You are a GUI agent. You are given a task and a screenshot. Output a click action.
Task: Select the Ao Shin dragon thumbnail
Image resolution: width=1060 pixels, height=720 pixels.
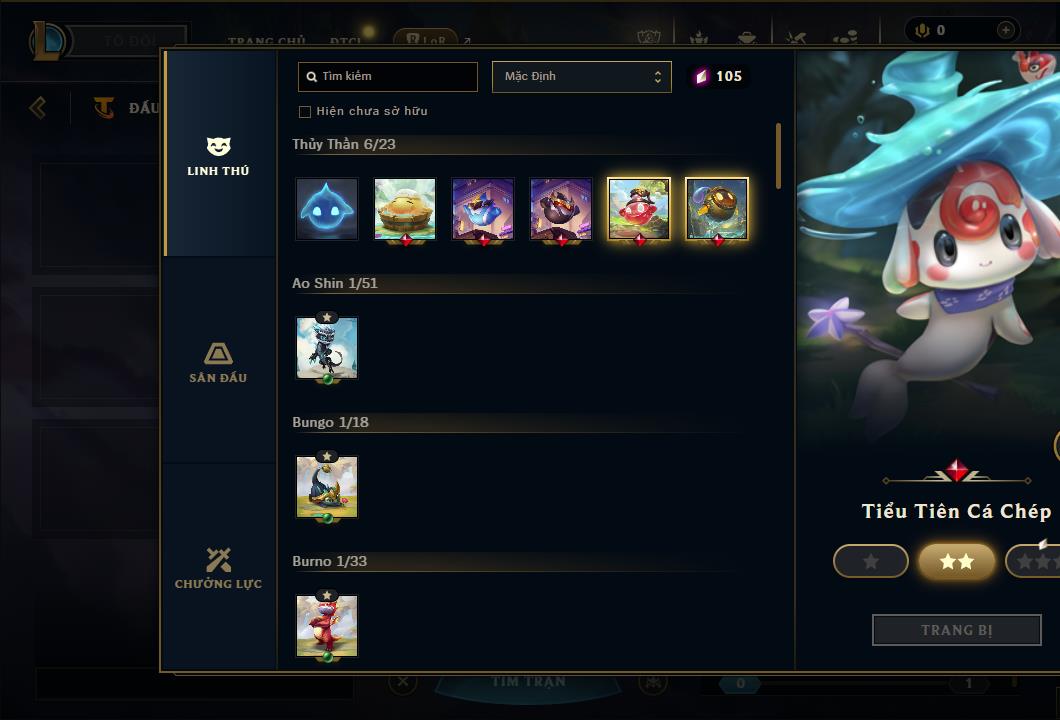pos(327,348)
